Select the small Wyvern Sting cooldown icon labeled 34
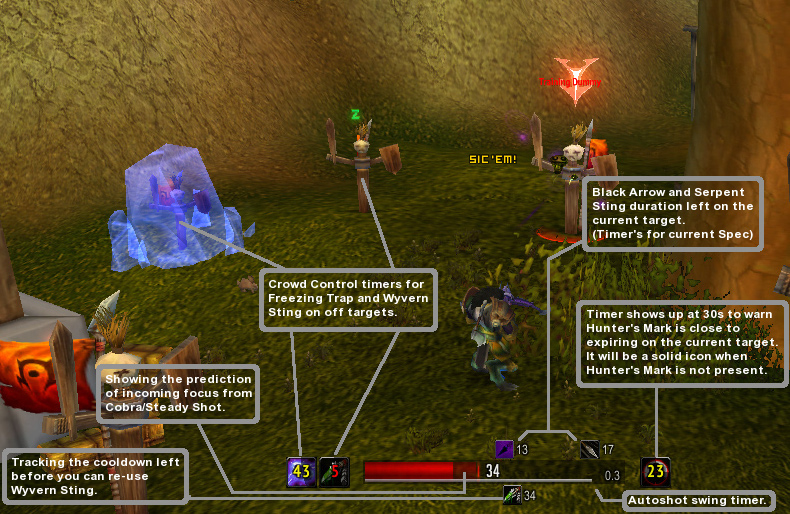This screenshot has height=514, width=790. pos(512,494)
